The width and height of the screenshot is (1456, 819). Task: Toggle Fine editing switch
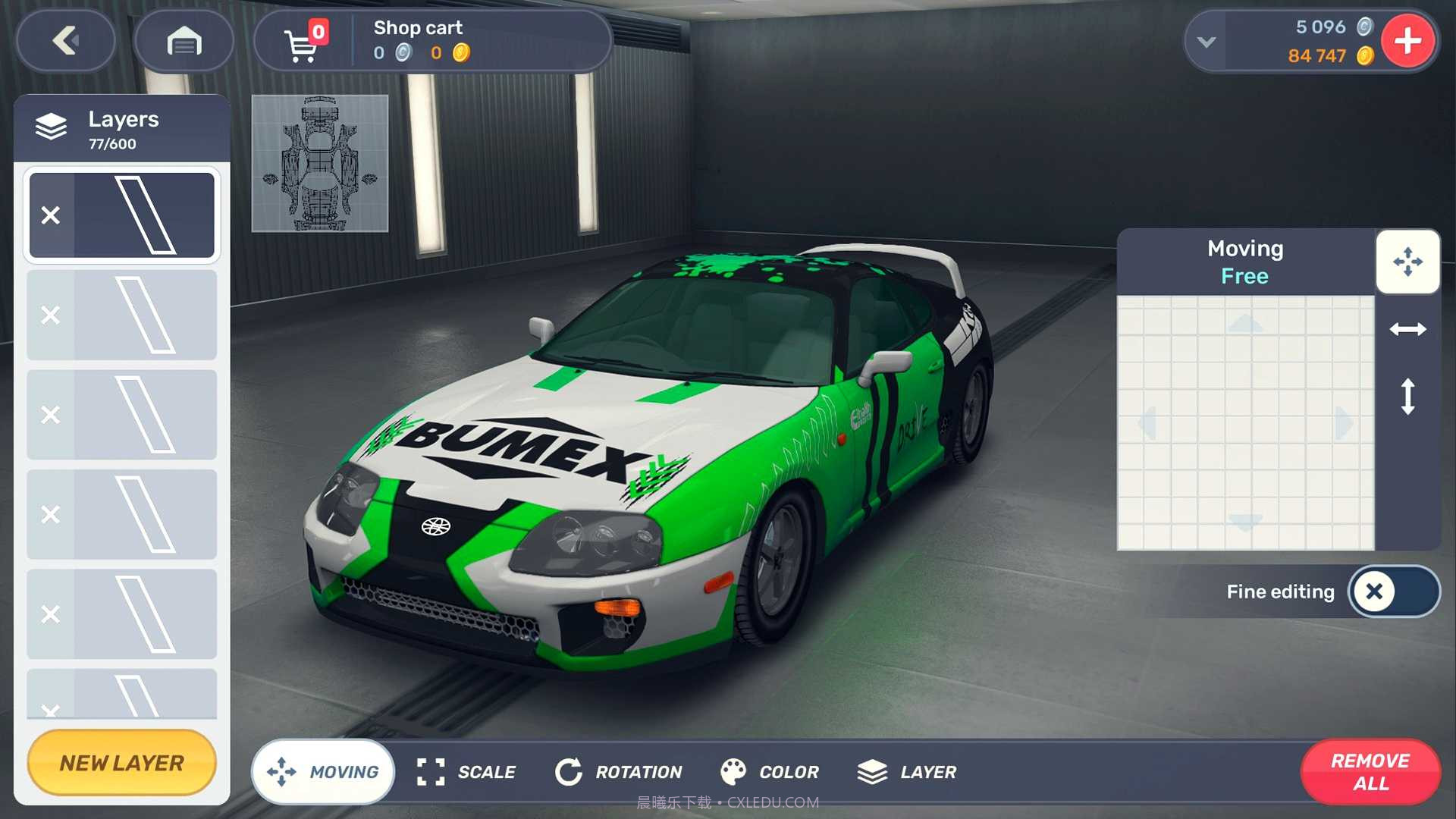pyautogui.click(x=1393, y=591)
